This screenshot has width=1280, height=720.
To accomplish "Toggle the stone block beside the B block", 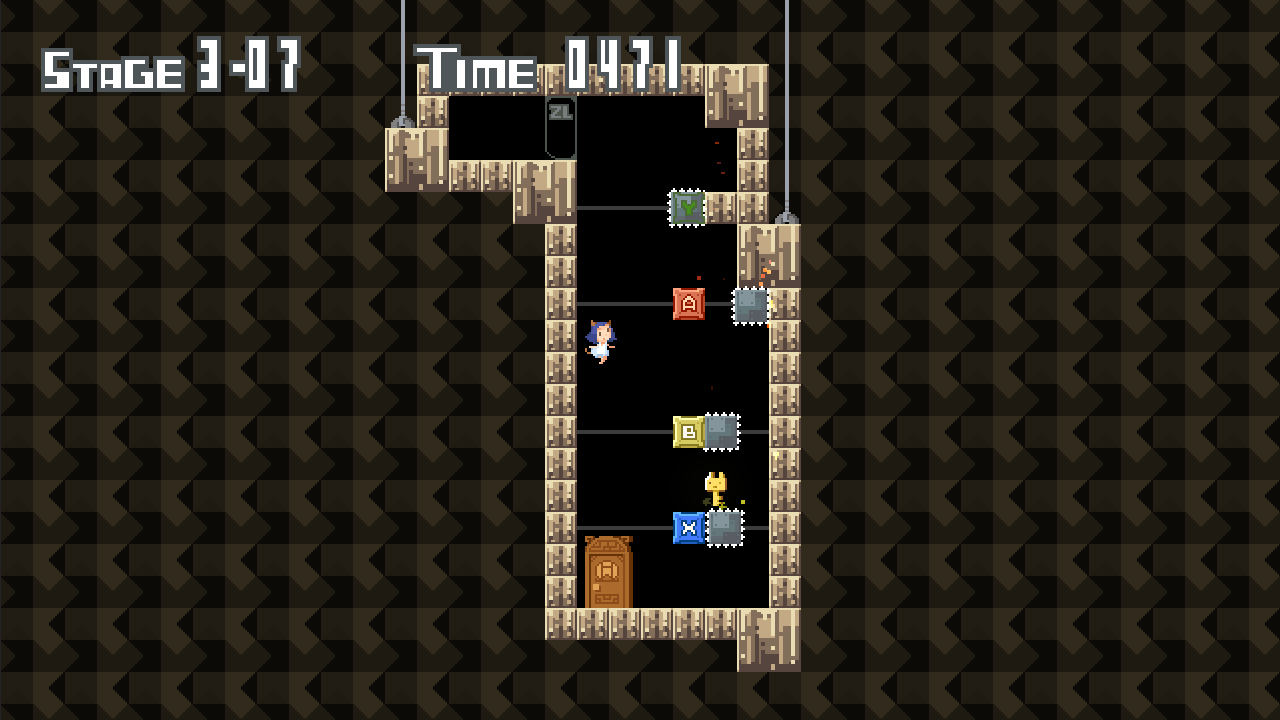I will 722,432.
